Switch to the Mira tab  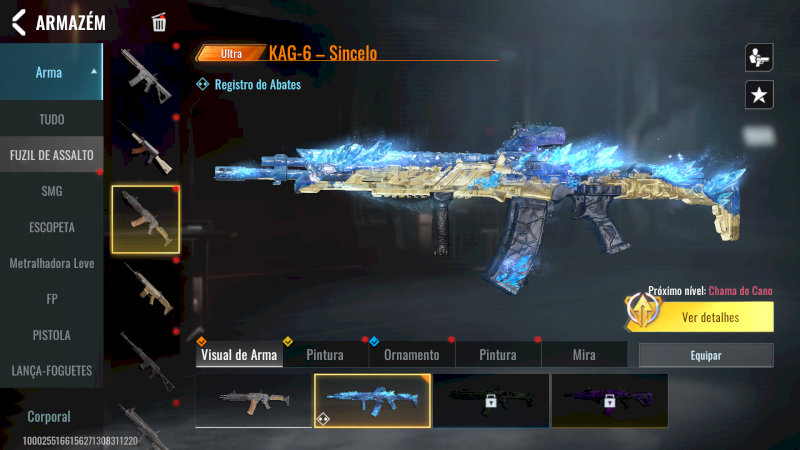pos(584,355)
